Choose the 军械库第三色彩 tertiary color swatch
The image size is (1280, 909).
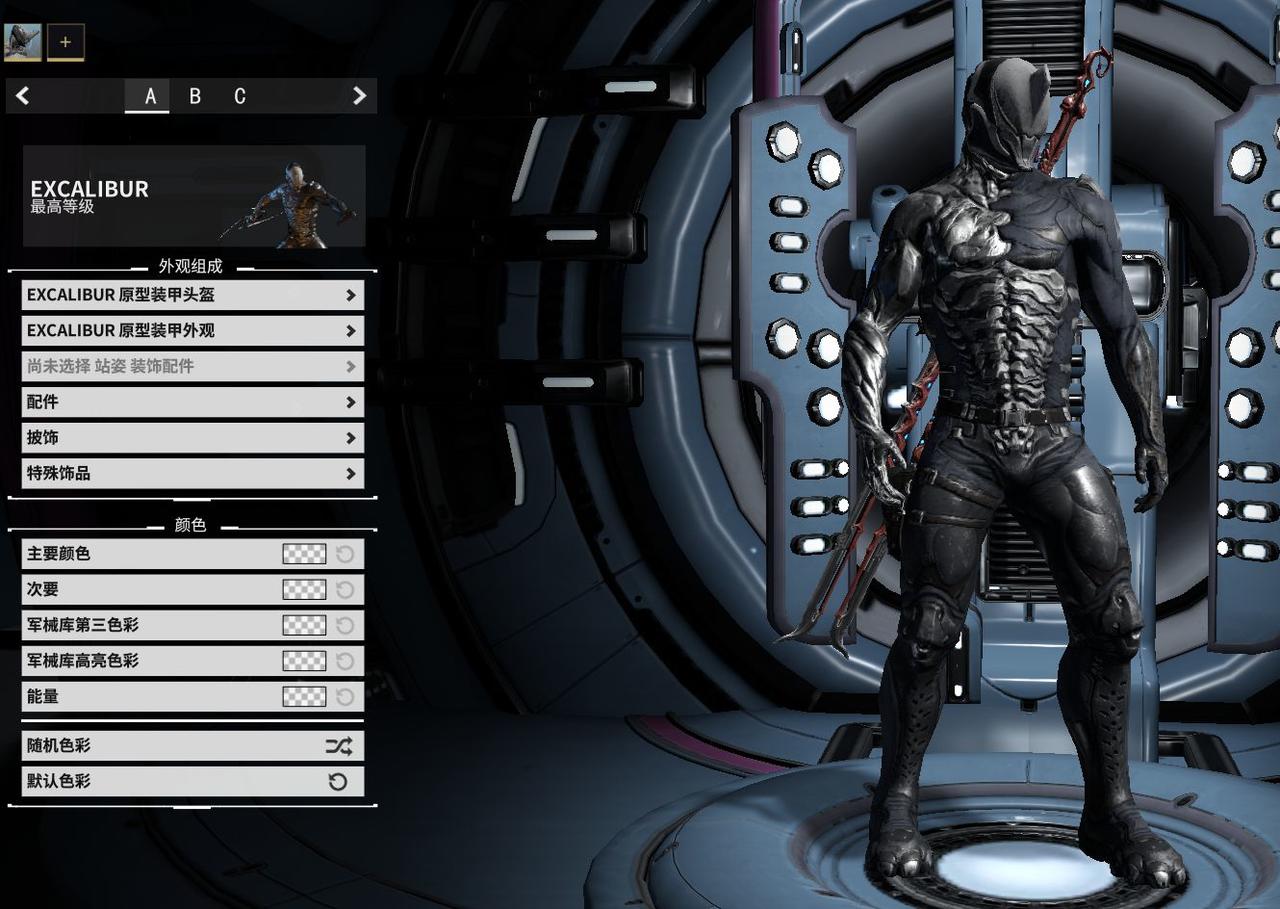coord(304,625)
